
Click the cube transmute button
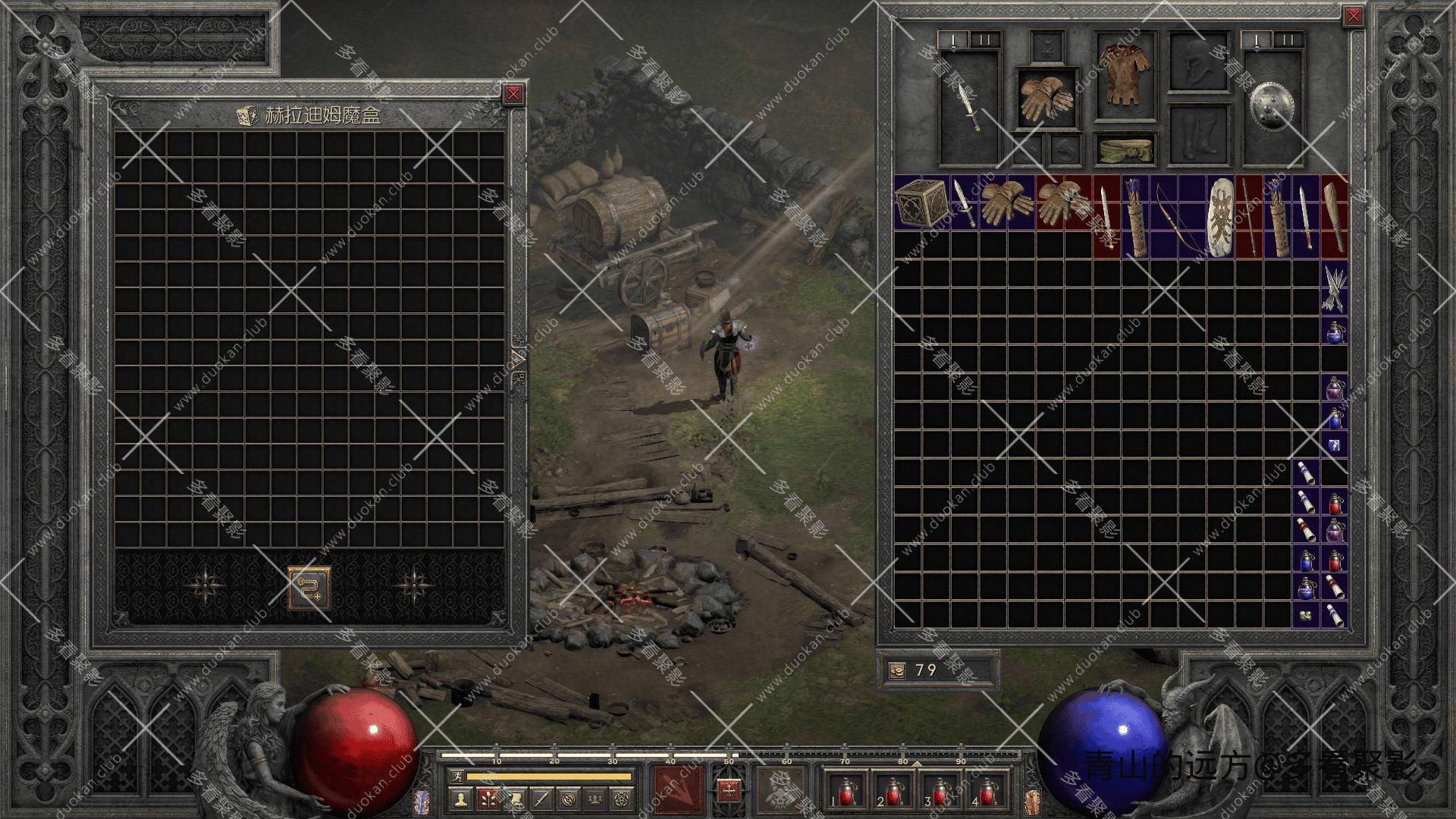click(309, 588)
